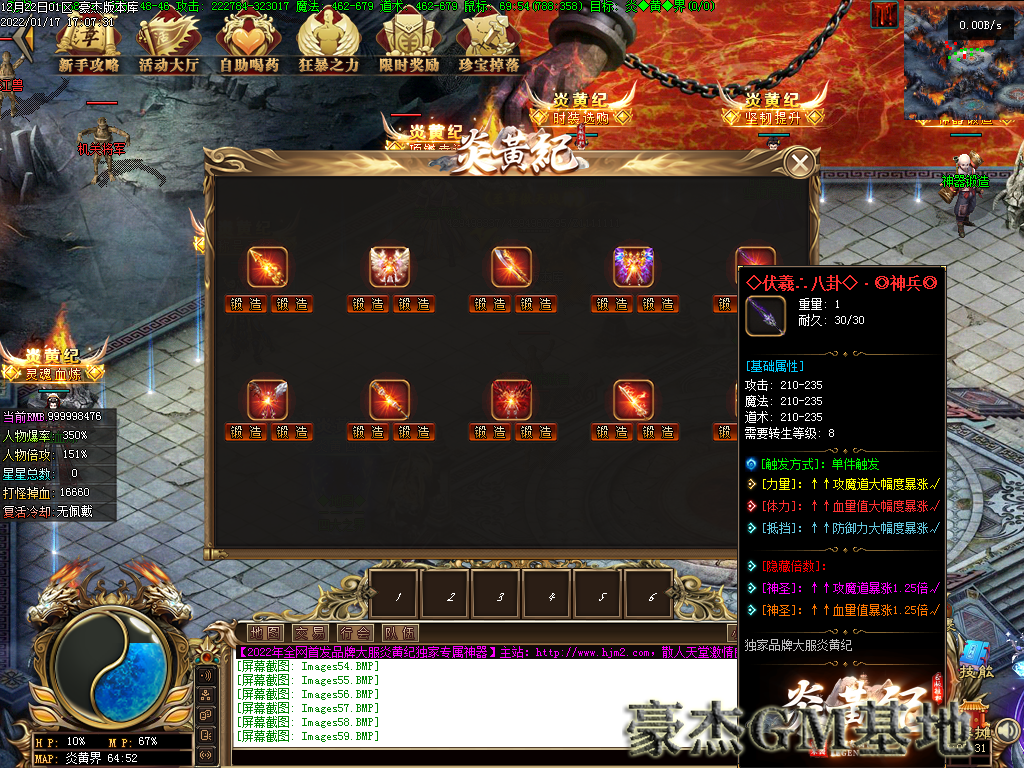
Task: Switch to the 交易 trade tab
Action: click(309, 633)
